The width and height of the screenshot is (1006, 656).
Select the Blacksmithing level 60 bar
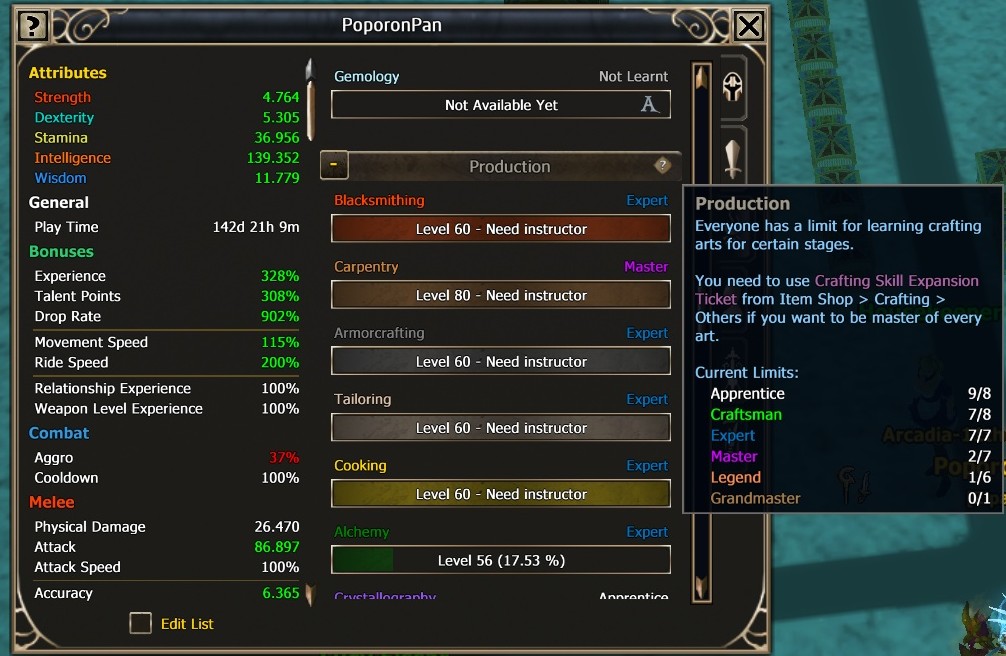501,229
